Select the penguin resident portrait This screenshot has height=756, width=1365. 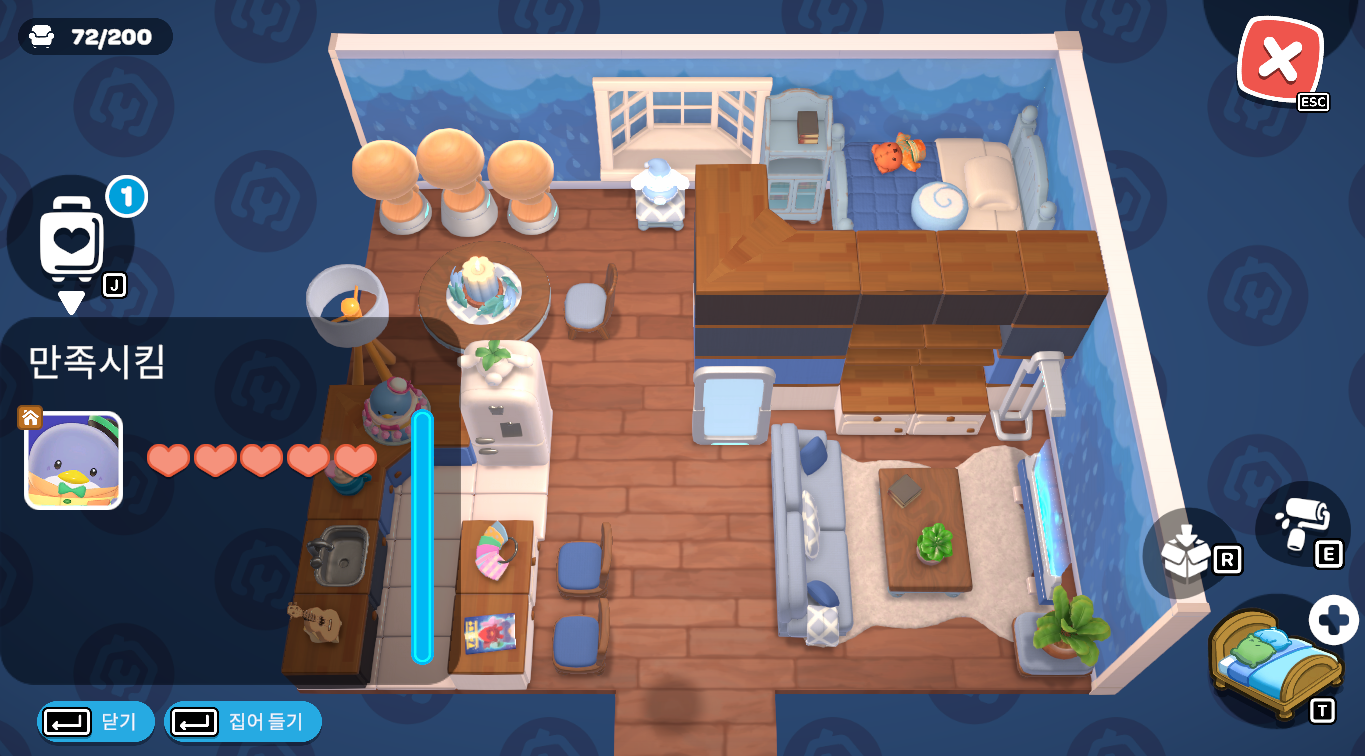tap(73, 461)
